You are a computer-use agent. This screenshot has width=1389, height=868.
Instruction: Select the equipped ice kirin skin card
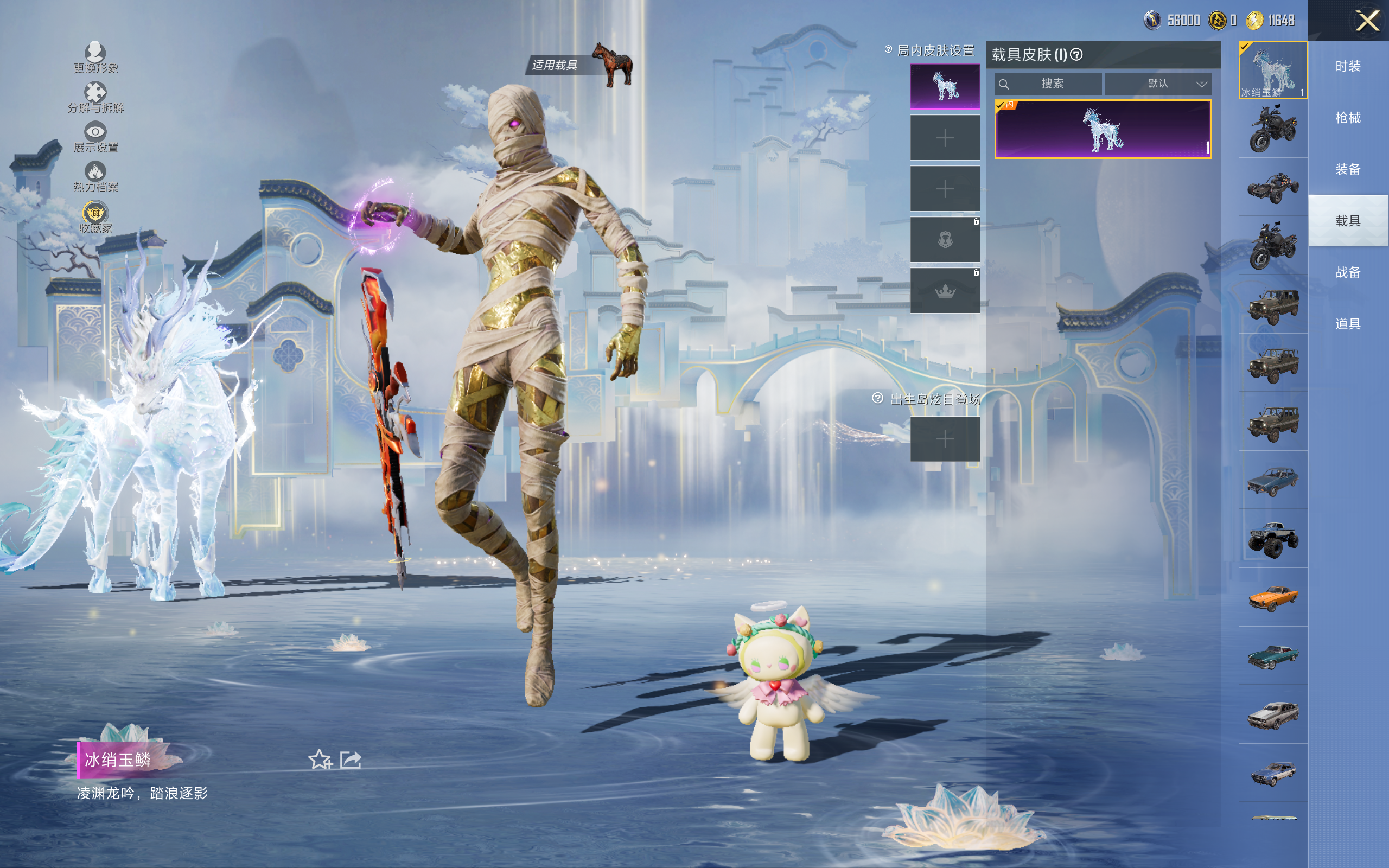pyautogui.click(x=1103, y=129)
